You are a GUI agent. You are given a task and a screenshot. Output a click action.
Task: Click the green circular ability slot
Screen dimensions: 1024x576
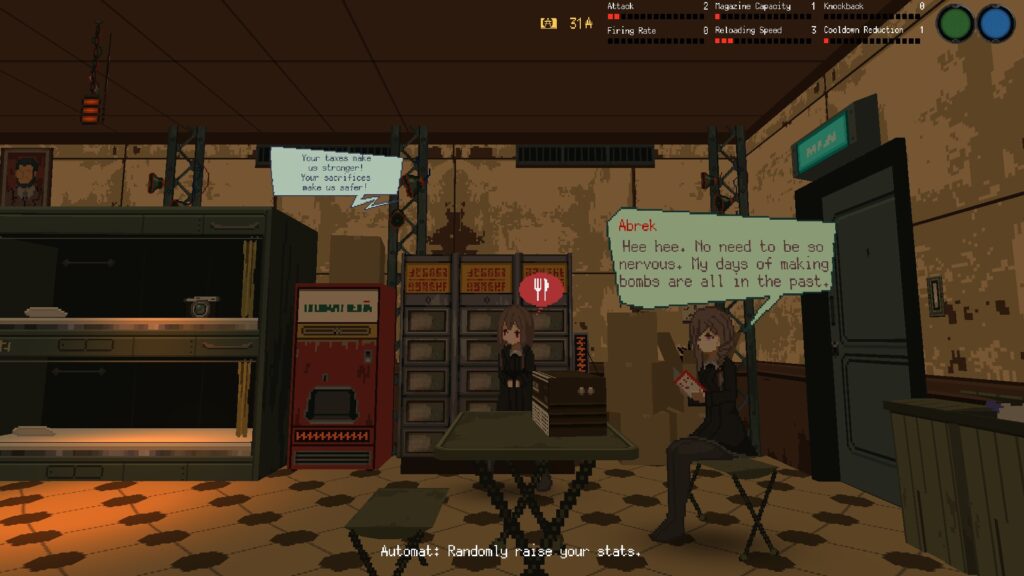point(956,23)
